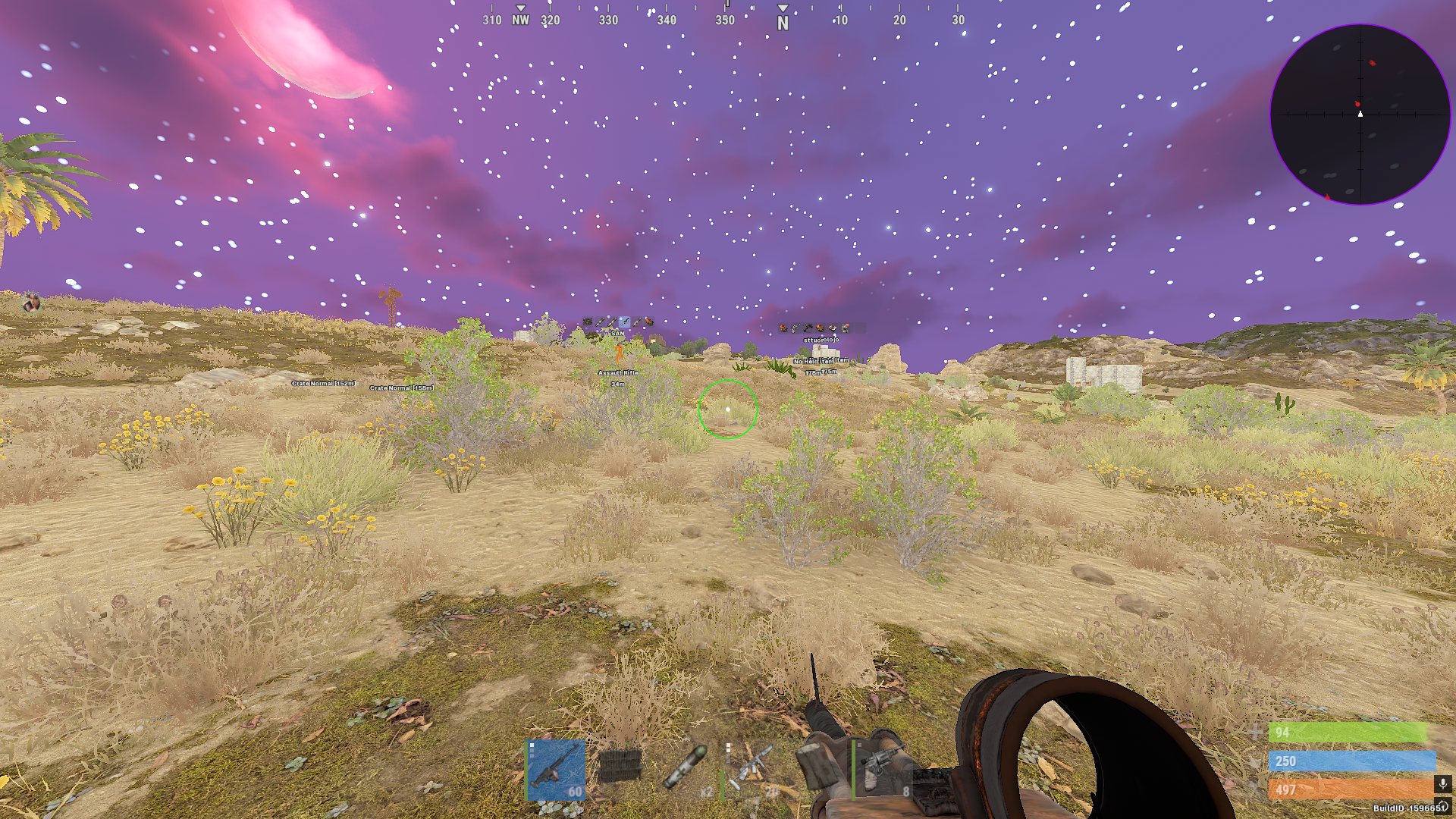Toggle the circular minimap in the top-right corner
The image size is (1456, 819).
(1361, 114)
